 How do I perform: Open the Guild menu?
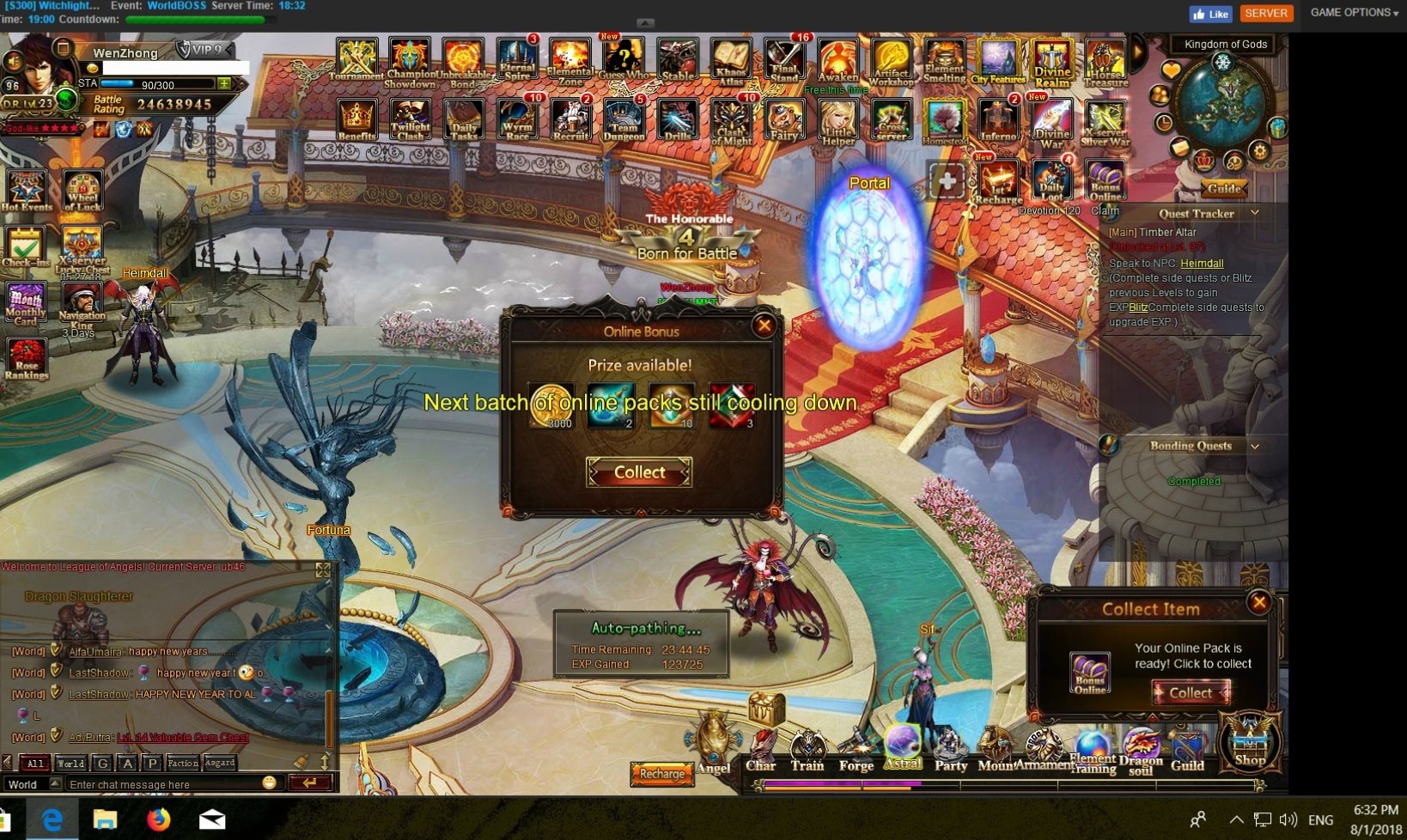pyautogui.click(x=1187, y=751)
